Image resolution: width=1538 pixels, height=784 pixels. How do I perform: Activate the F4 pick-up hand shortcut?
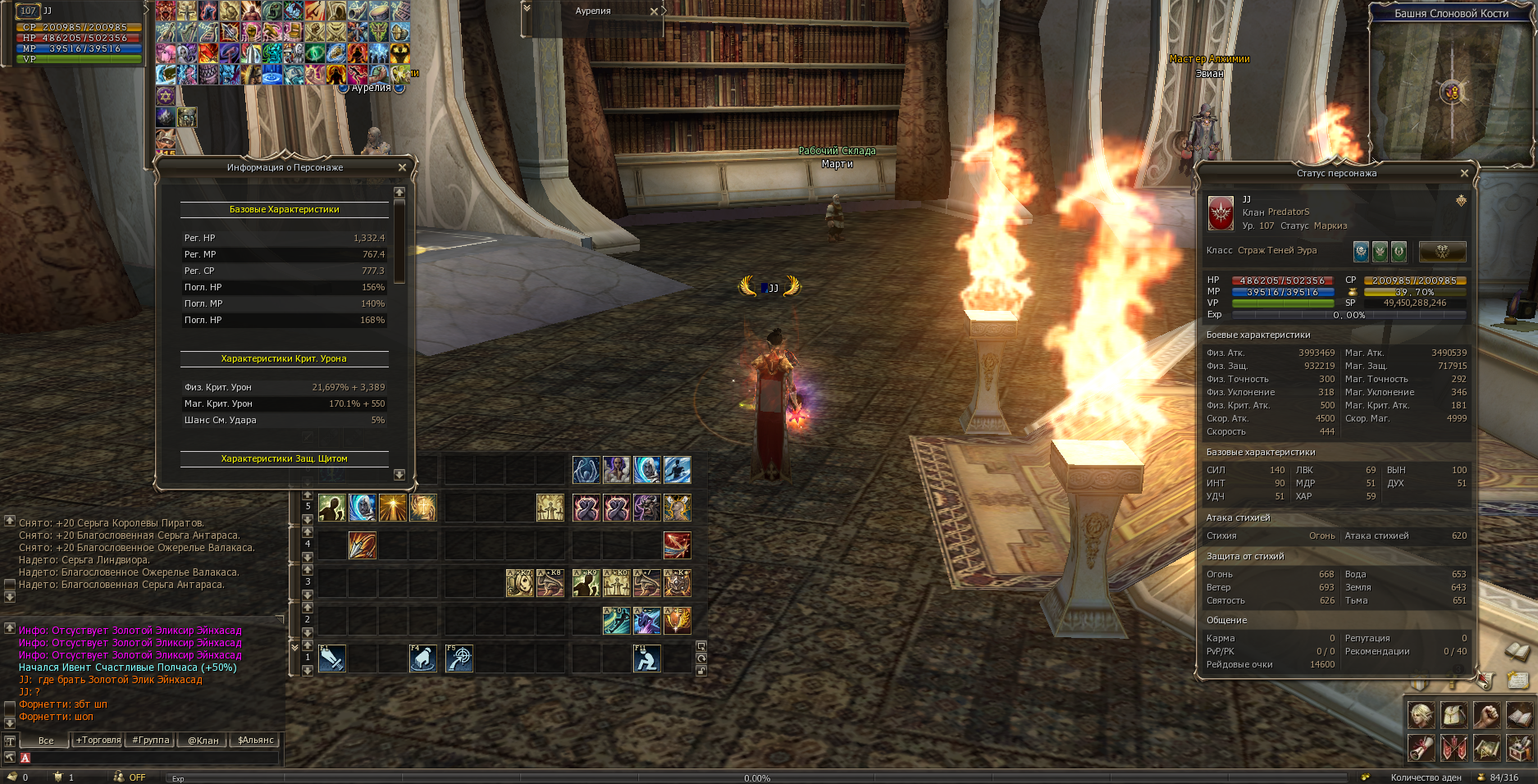[422, 658]
